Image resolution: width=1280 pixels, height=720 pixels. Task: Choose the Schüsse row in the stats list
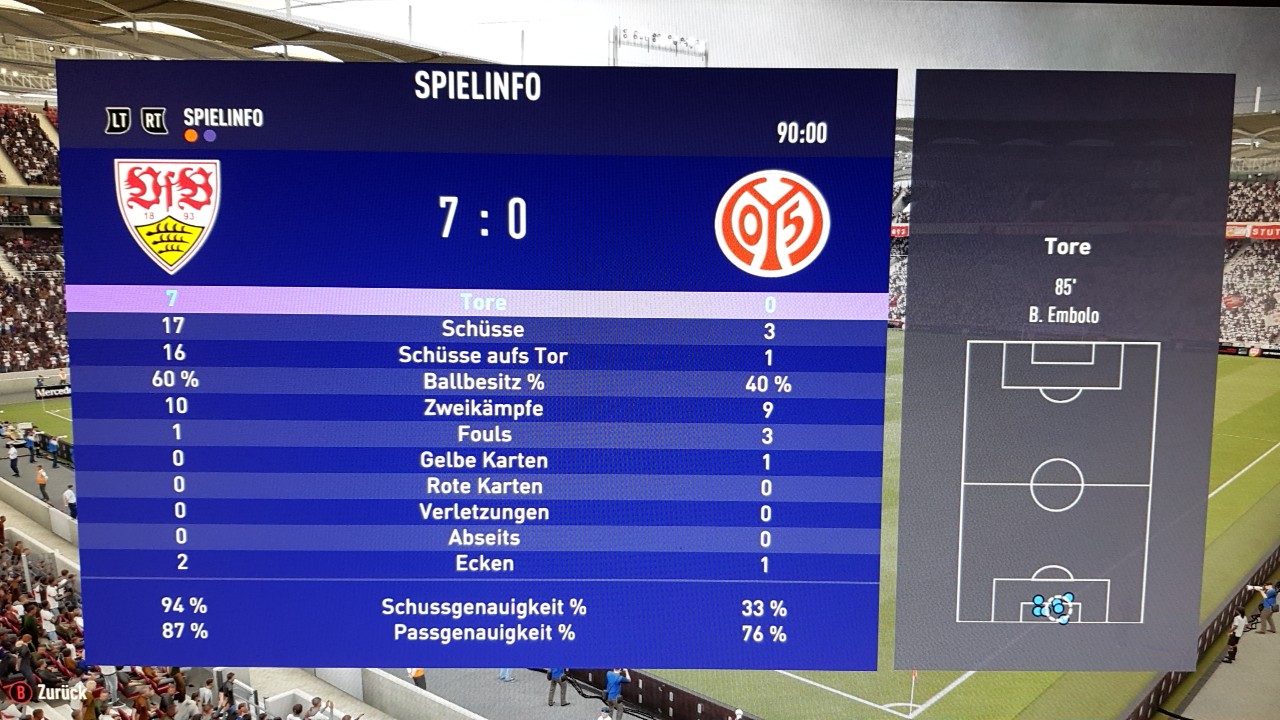tap(483, 329)
